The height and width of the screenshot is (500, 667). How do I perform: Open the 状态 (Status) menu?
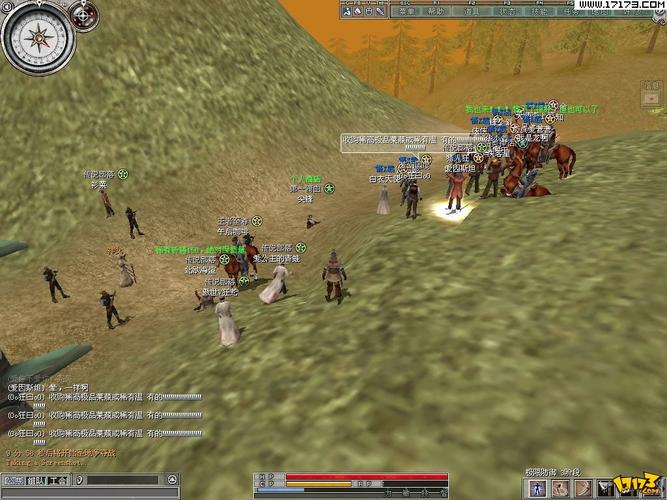tap(509, 11)
